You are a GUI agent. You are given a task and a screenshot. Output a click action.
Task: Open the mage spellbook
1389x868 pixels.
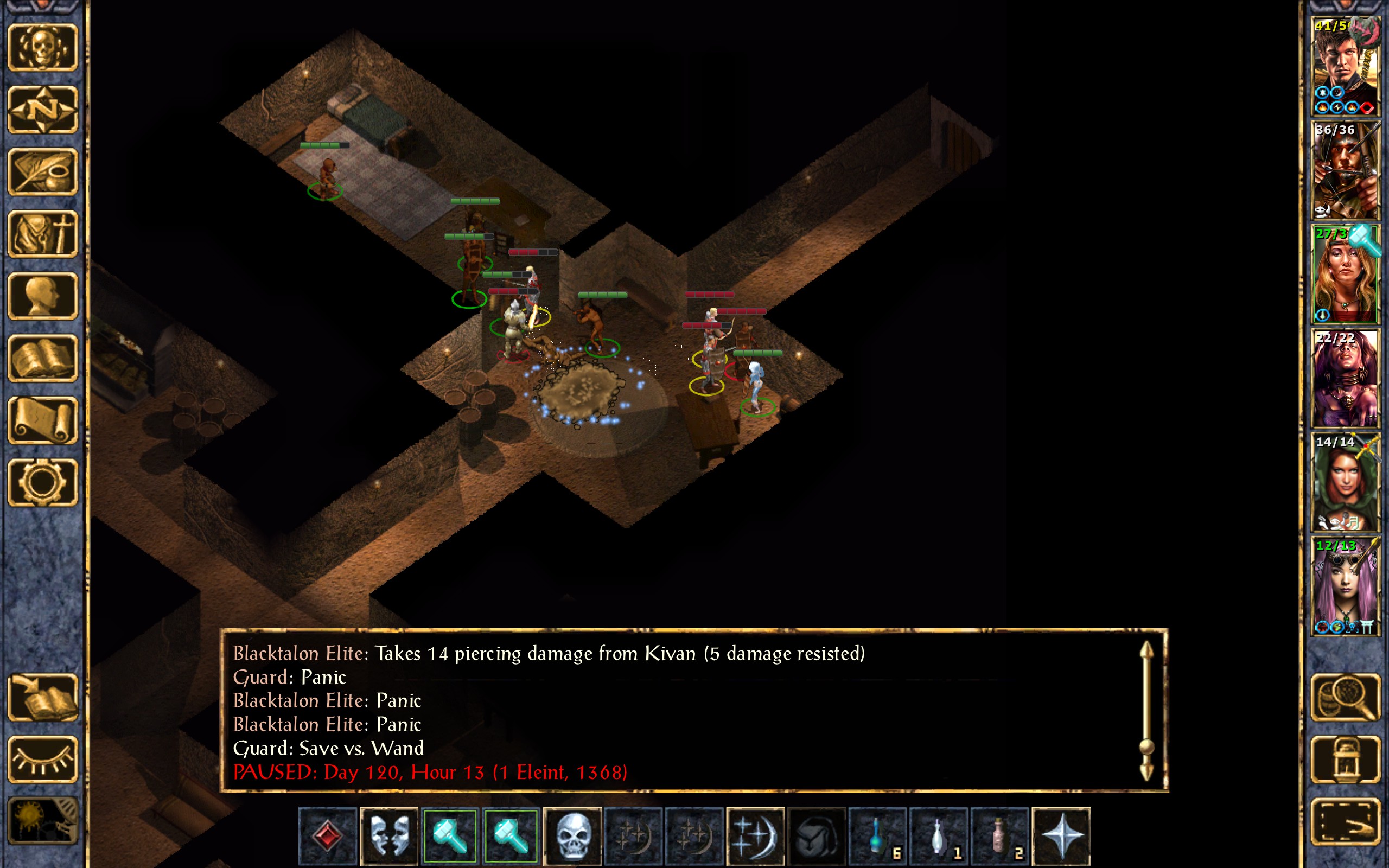pos(43,358)
